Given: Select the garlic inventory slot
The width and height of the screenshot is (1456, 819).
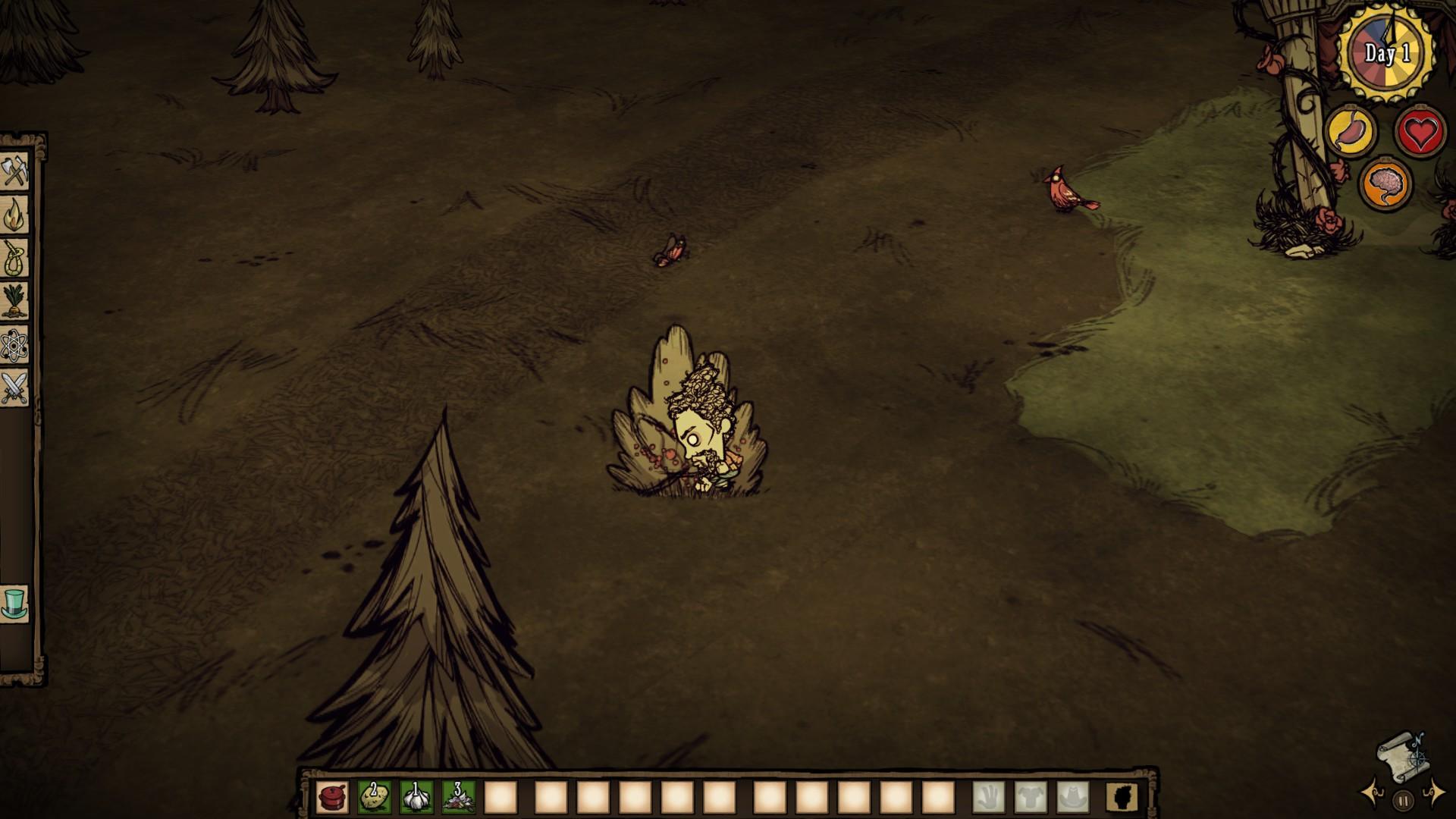Looking at the screenshot, I should click(416, 797).
